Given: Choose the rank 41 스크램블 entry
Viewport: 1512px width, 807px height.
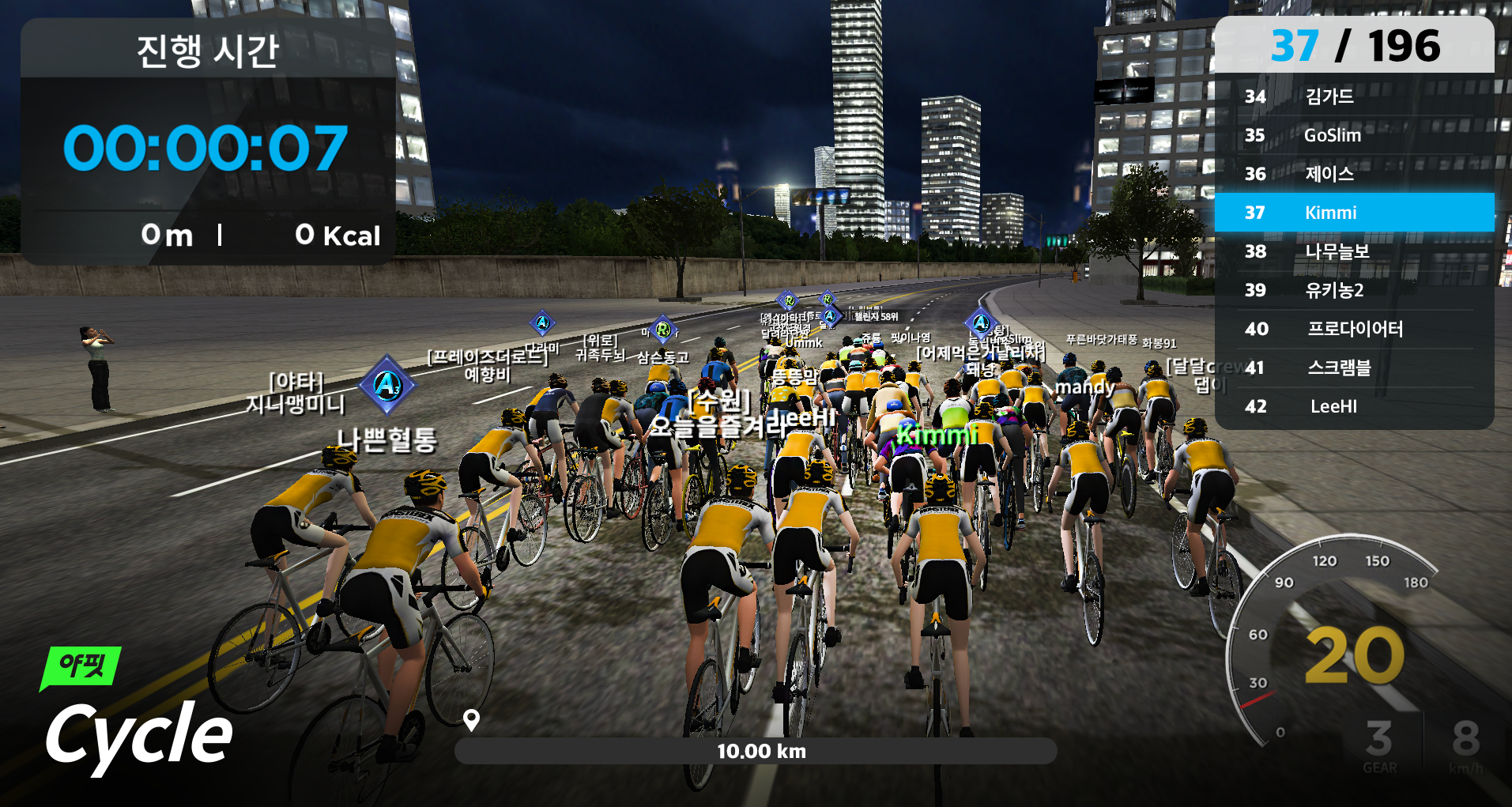Looking at the screenshot, I should pyautogui.click(x=1353, y=368).
